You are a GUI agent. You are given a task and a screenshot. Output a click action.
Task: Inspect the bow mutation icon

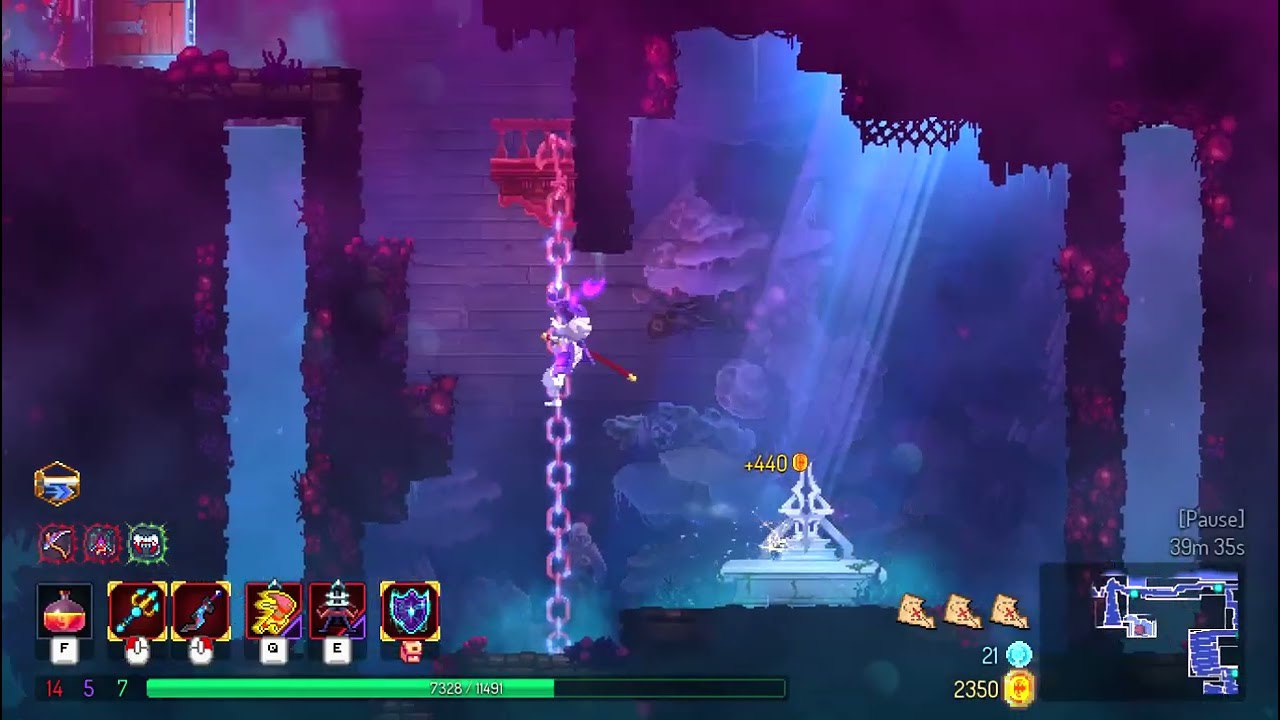coord(57,543)
